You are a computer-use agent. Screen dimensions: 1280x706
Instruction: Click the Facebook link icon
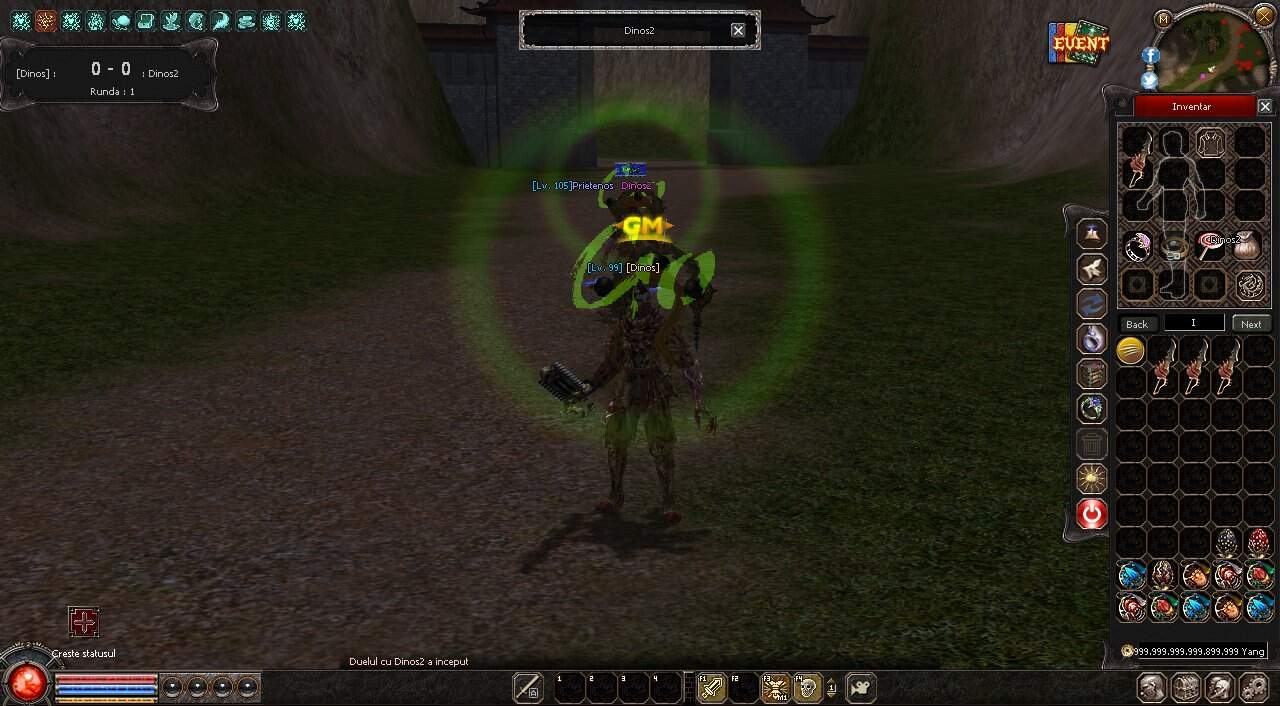click(1150, 56)
